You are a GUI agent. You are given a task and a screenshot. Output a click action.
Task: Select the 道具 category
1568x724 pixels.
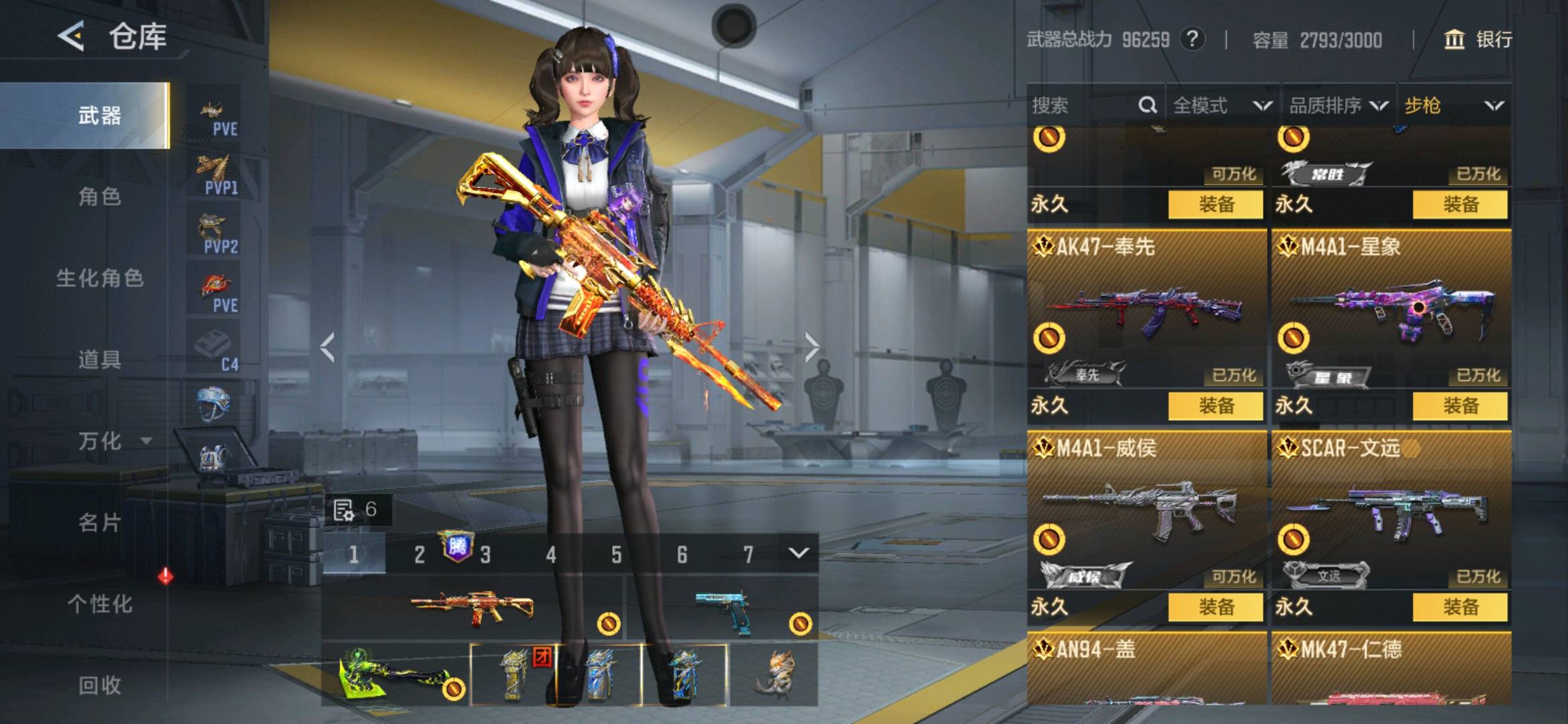tap(99, 360)
